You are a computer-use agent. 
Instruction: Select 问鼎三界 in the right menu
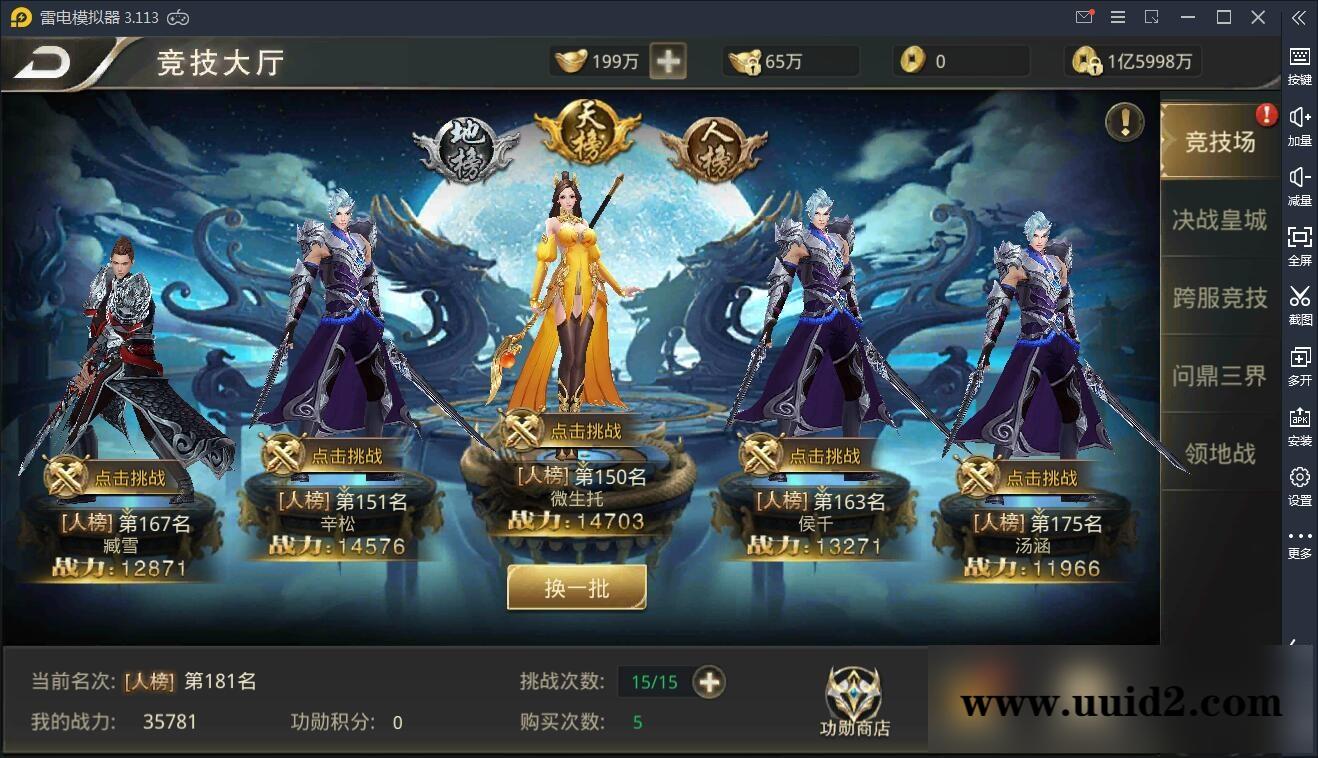coord(1218,376)
